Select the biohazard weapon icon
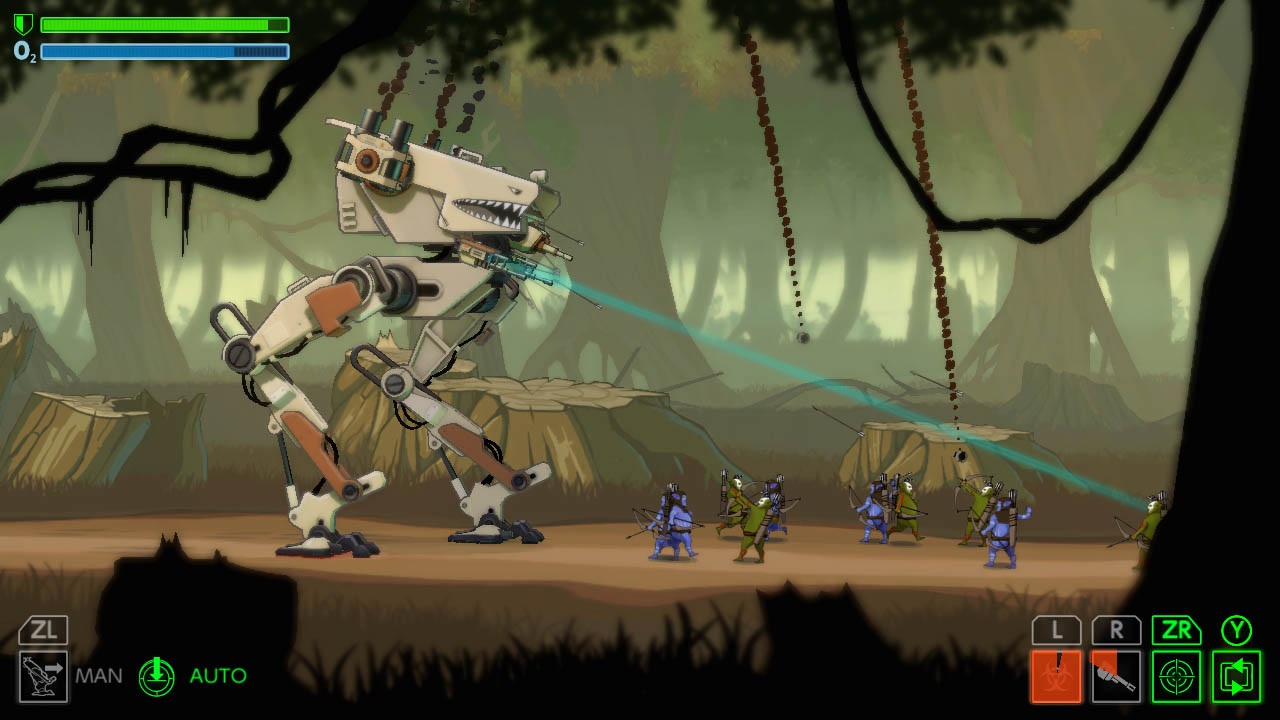Viewport: 1280px width, 720px height. 1059,673
